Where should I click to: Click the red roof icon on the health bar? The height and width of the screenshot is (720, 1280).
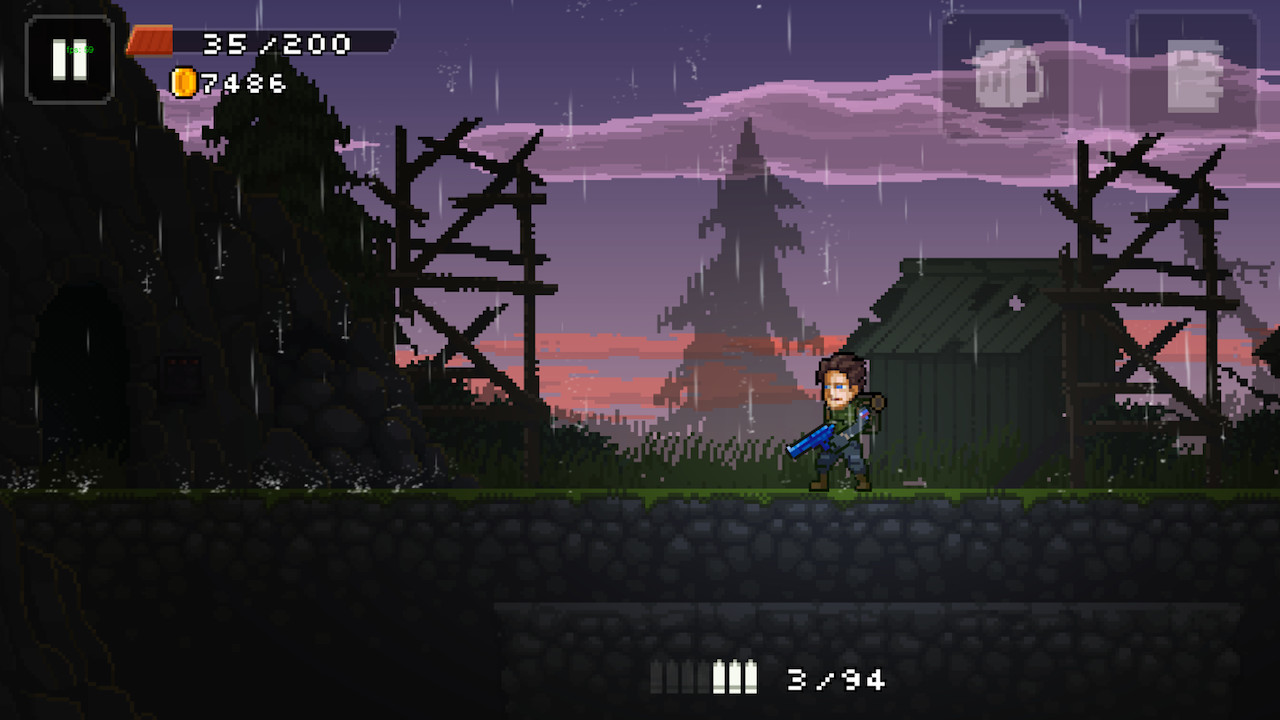click(x=150, y=39)
